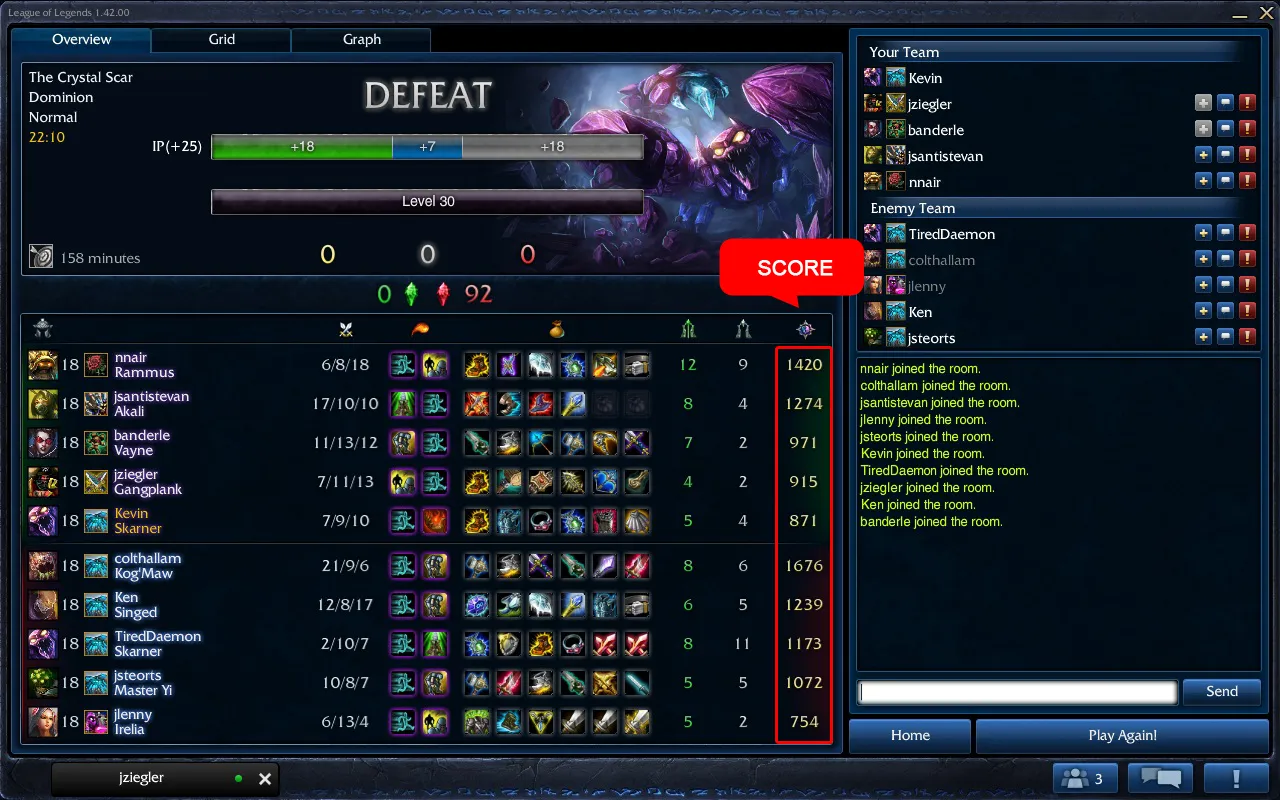1280x800 pixels.
Task: Add TiredDaemon as a friend
Action: (1204, 232)
